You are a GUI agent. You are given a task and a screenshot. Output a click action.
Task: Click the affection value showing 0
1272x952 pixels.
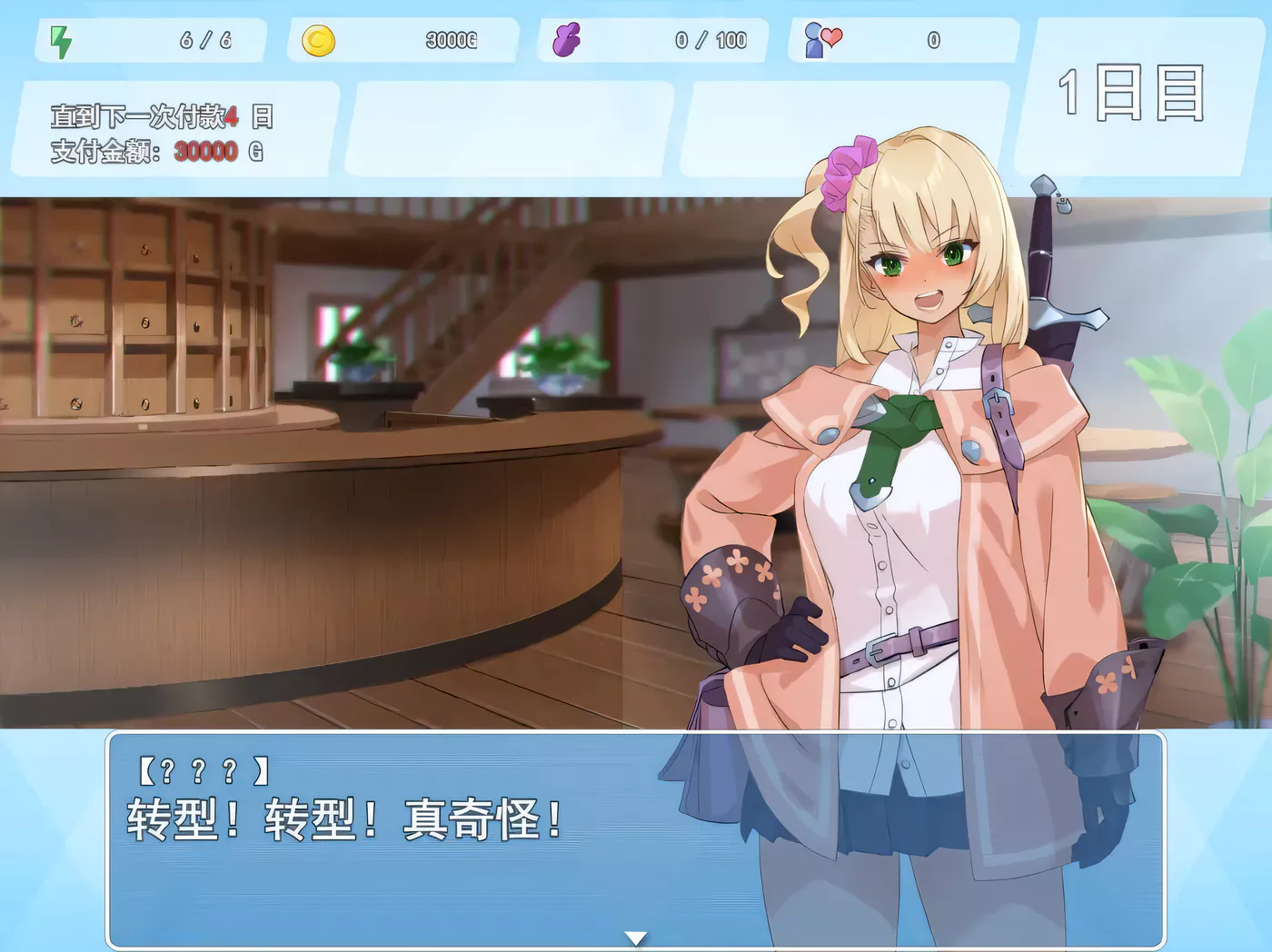click(934, 38)
